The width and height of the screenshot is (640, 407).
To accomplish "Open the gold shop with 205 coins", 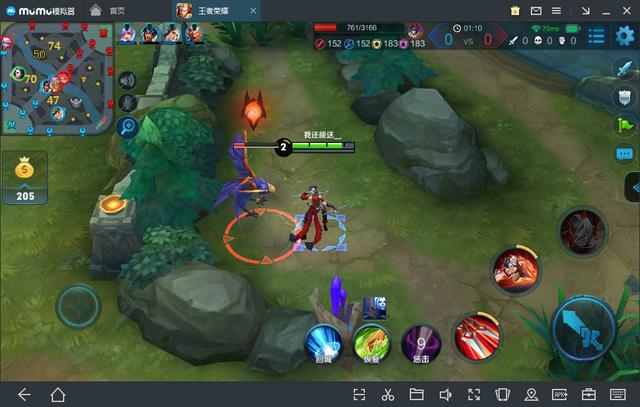I will 25,178.
